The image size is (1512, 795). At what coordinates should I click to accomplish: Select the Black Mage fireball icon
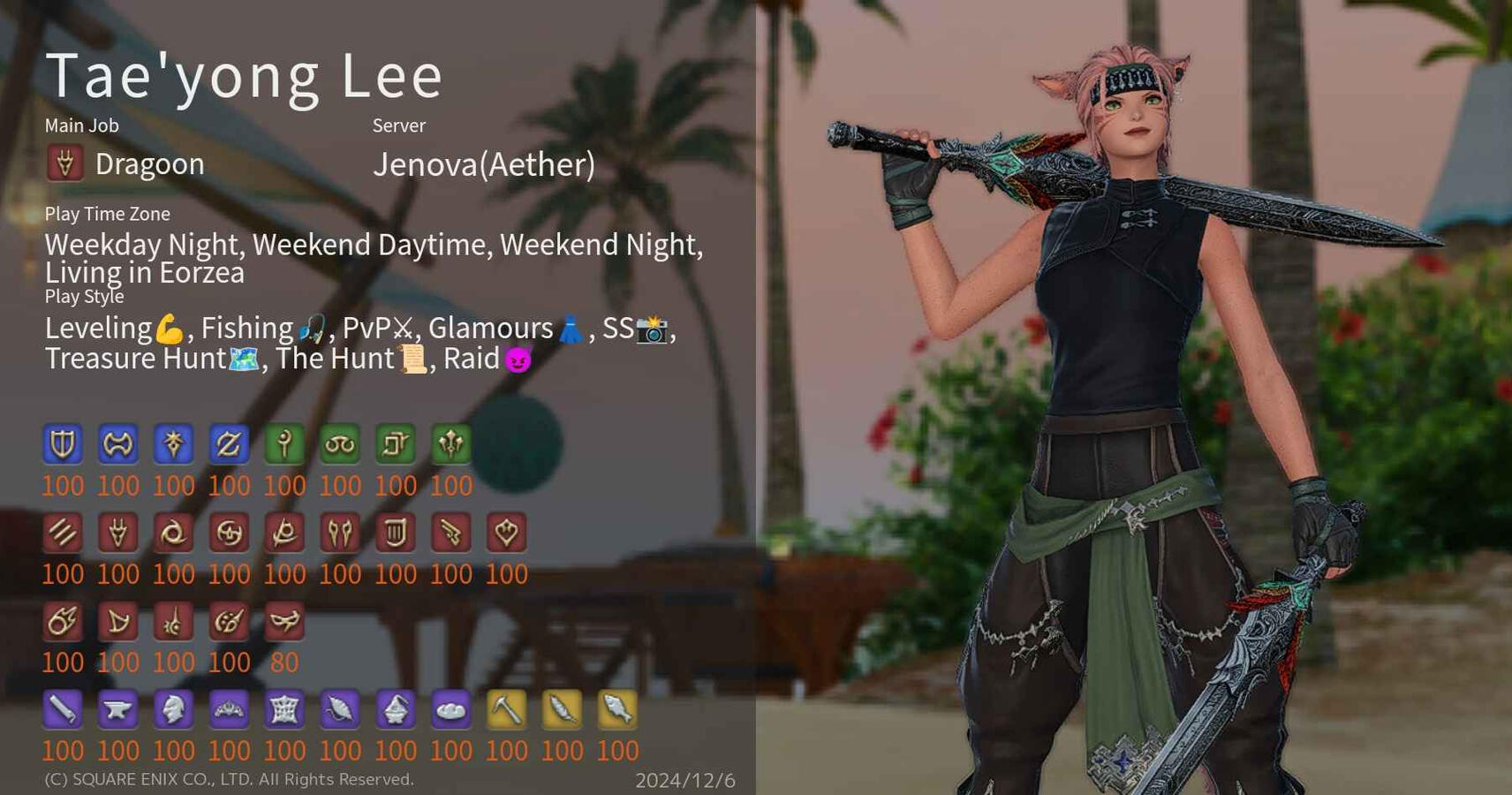click(62, 621)
